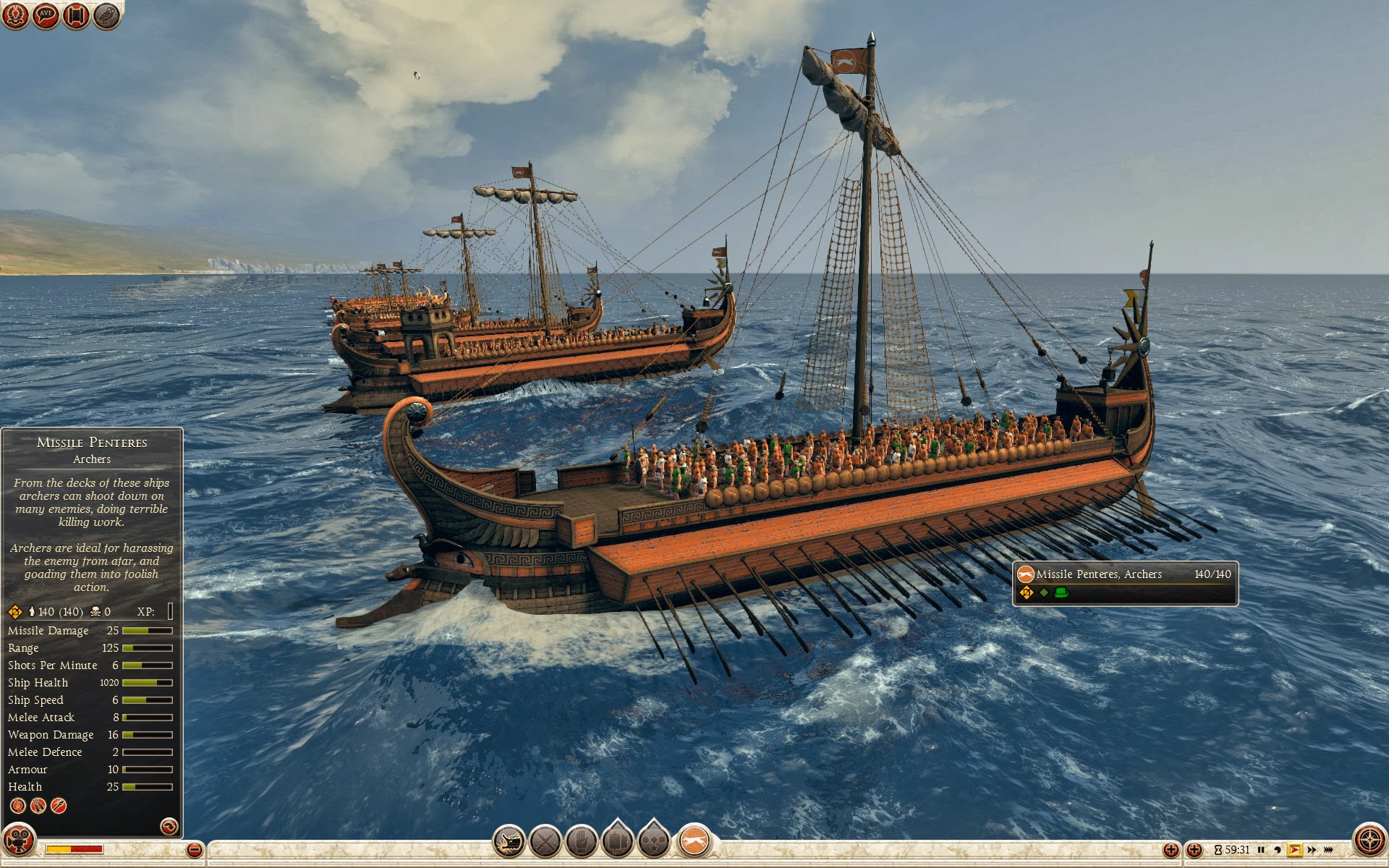
Task: Set battle to slow motion speed
Action: point(1277,850)
